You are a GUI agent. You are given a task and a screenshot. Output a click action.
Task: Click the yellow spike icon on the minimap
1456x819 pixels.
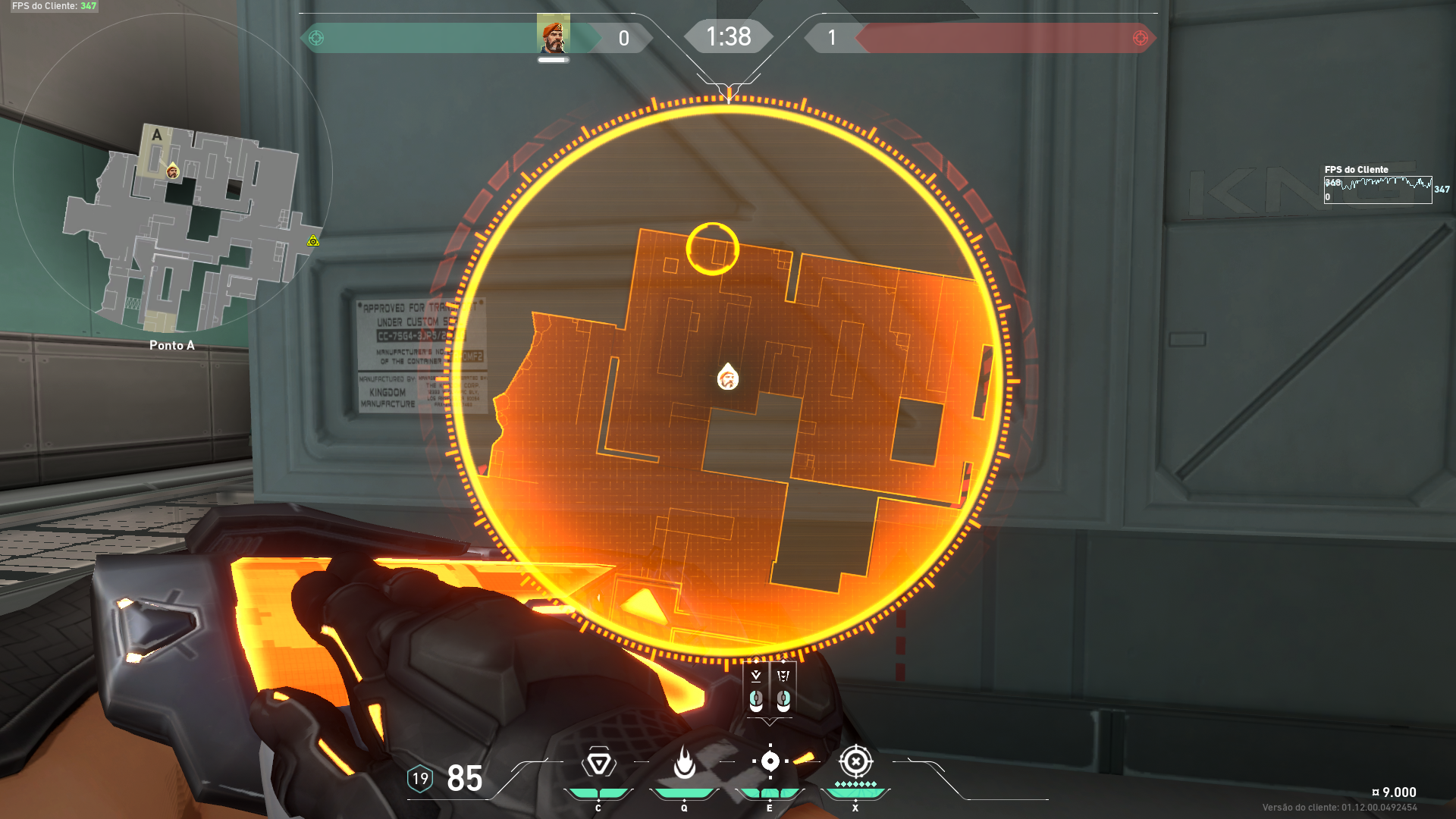click(312, 241)
